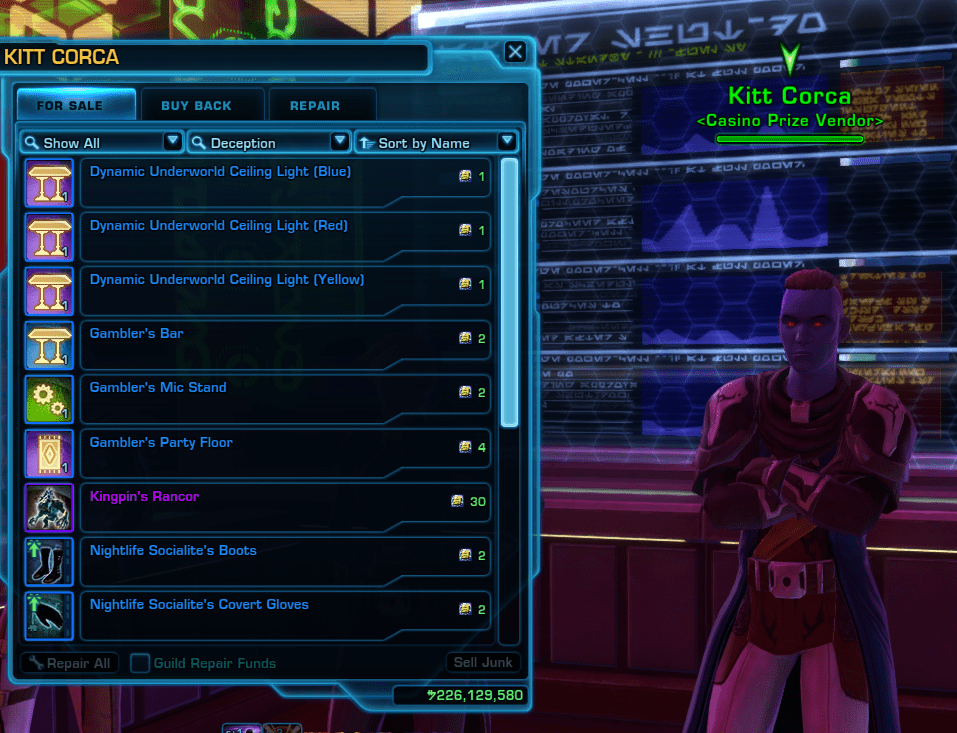Change the Sort by Name dropdown
The image size is (957, 733).
[x=436, y=142]
